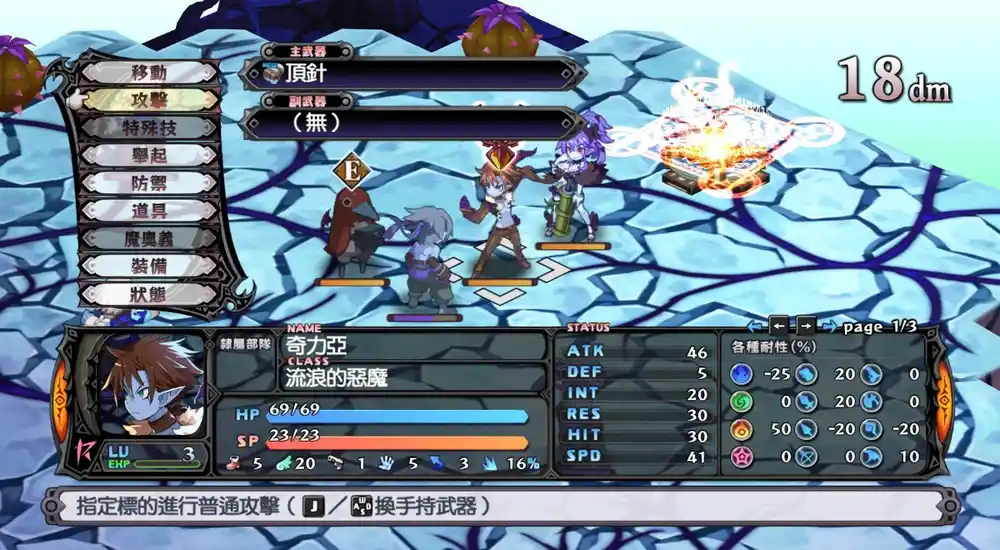The width and height of the screenshot is (1000, 550).
Task: Choose the 防禦 (Defend) command
Action: point(148,184)
